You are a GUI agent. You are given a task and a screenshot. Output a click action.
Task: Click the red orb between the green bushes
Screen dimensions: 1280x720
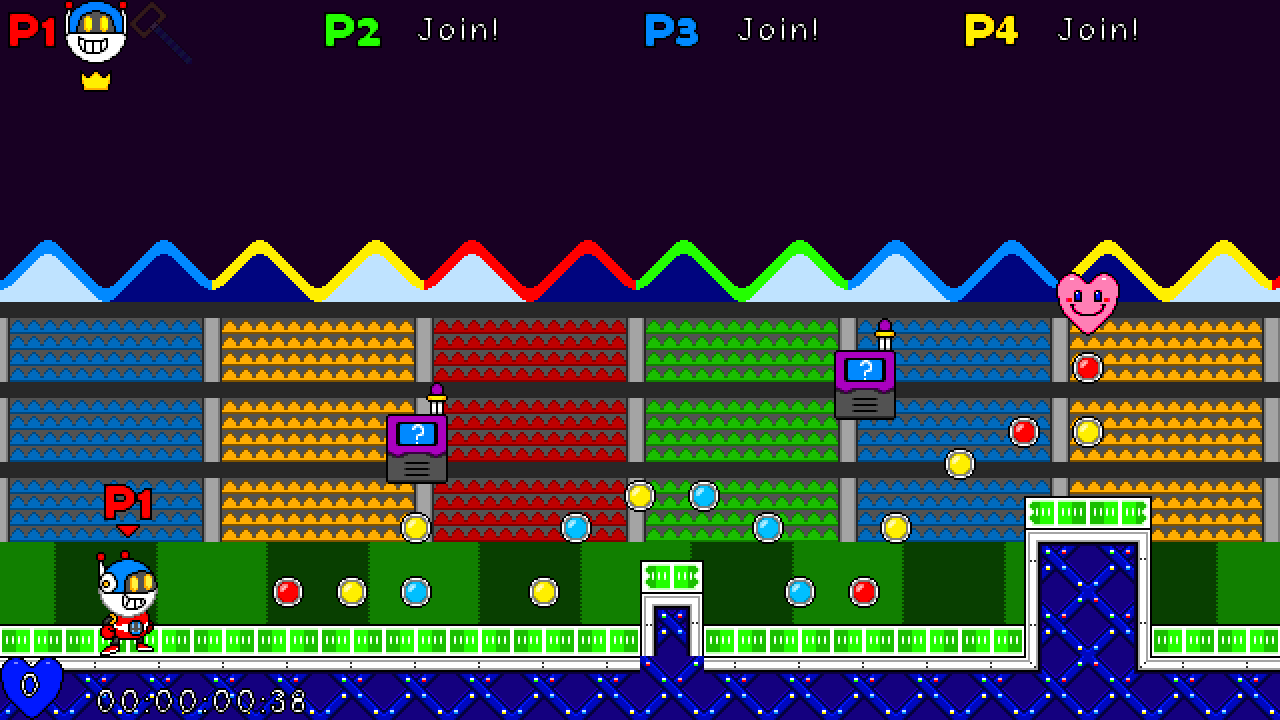click(287, 592)
